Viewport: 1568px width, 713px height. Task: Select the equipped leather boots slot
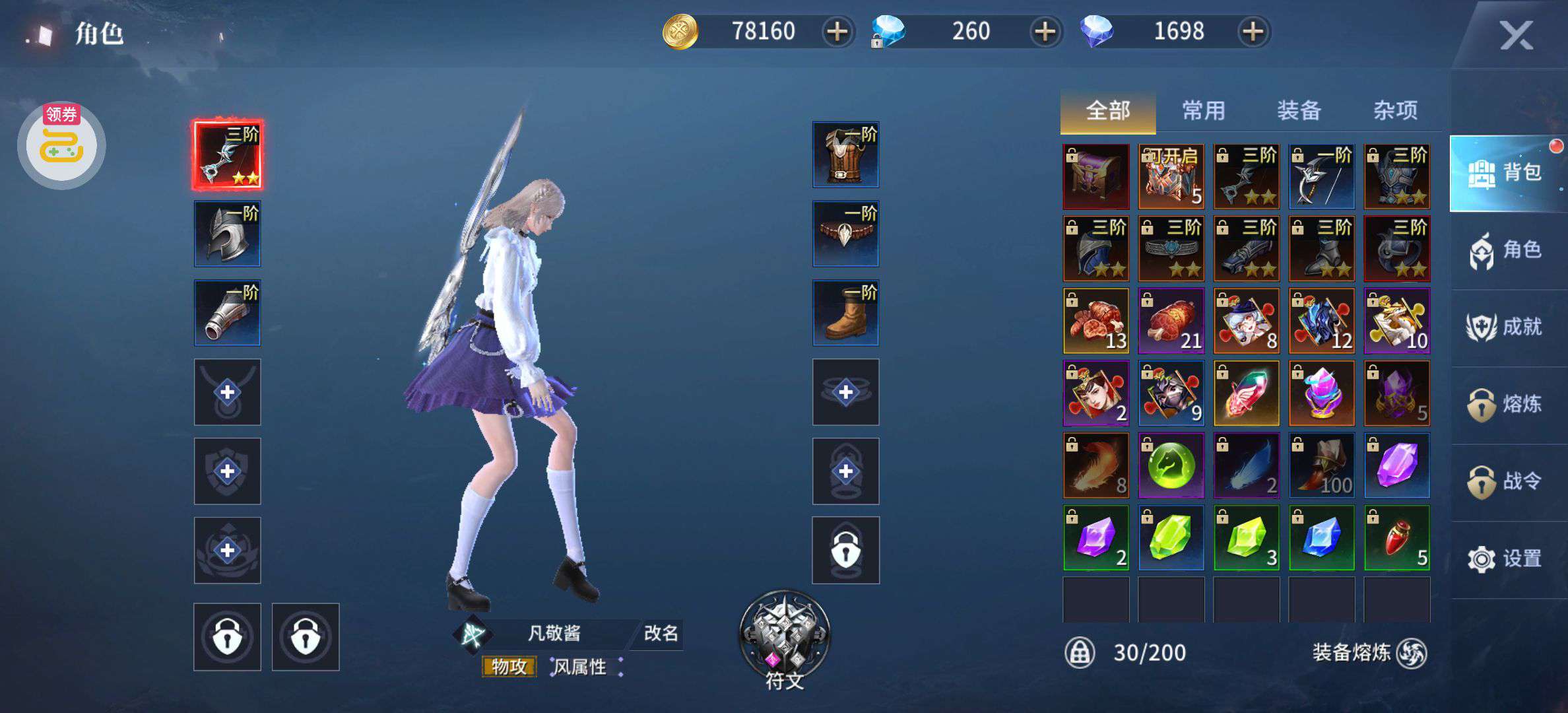coord(845,313)
